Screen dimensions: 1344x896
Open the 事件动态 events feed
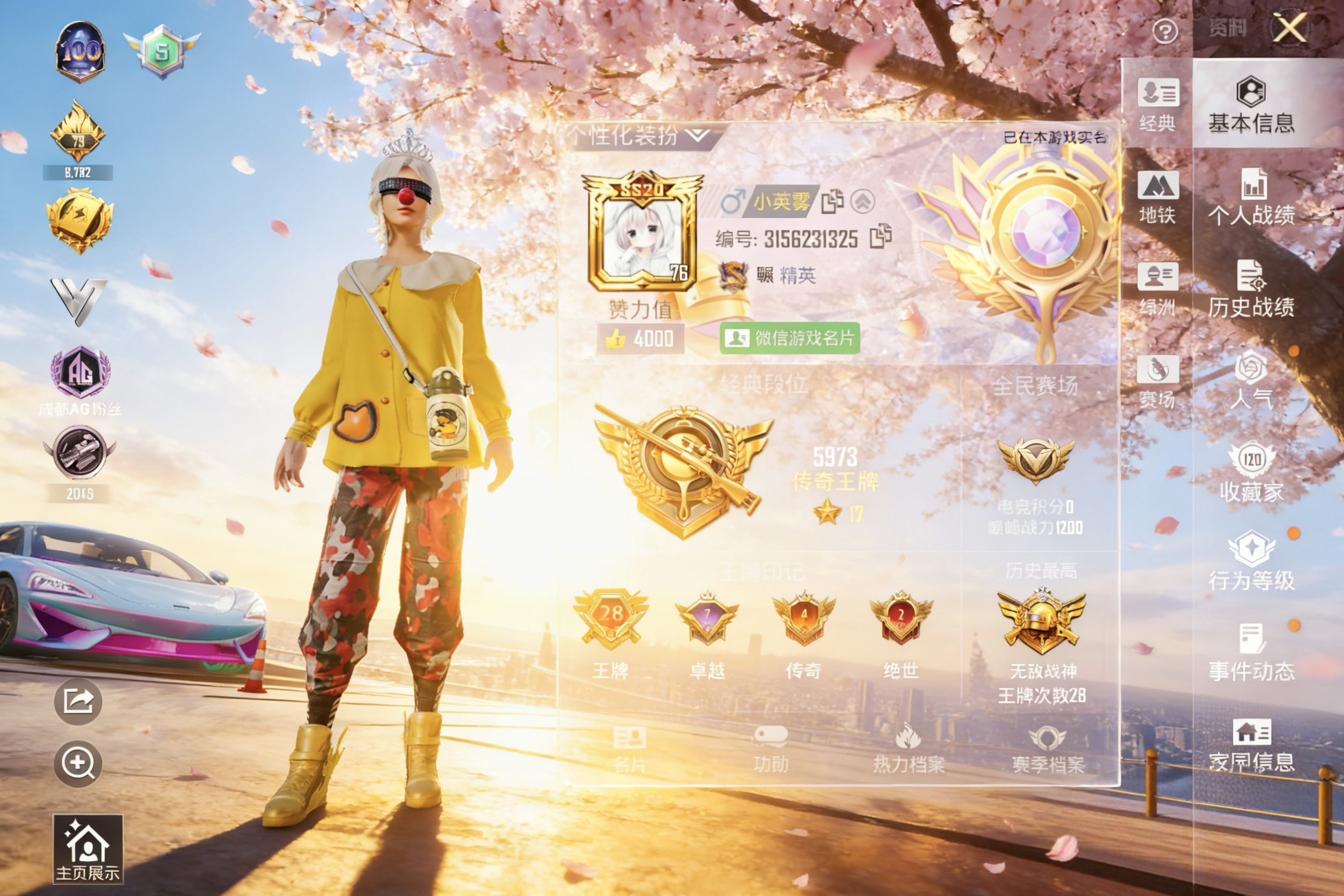click(1251, 653)
